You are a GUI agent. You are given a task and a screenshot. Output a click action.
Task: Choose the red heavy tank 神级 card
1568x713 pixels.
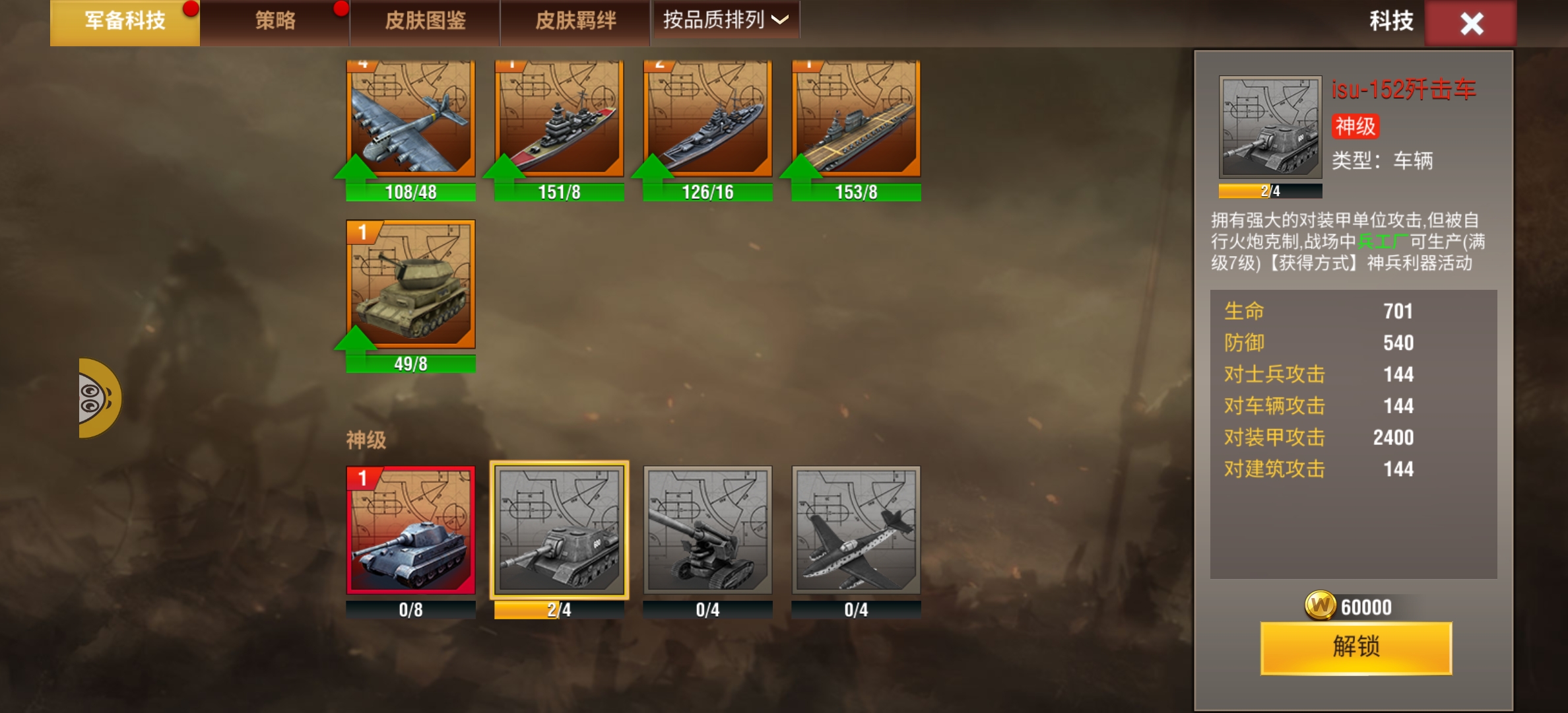tap(410, 530)
